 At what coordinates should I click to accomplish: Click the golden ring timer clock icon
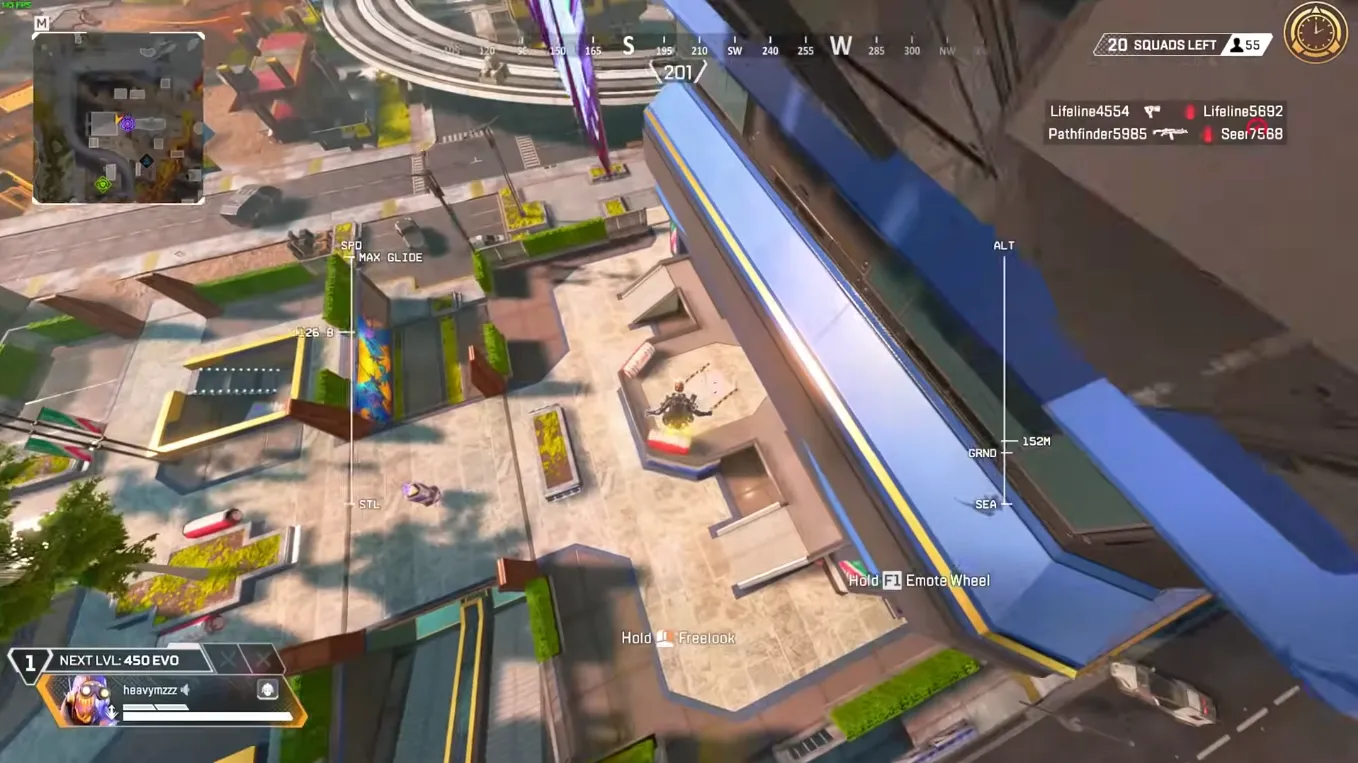[1315, 33]
